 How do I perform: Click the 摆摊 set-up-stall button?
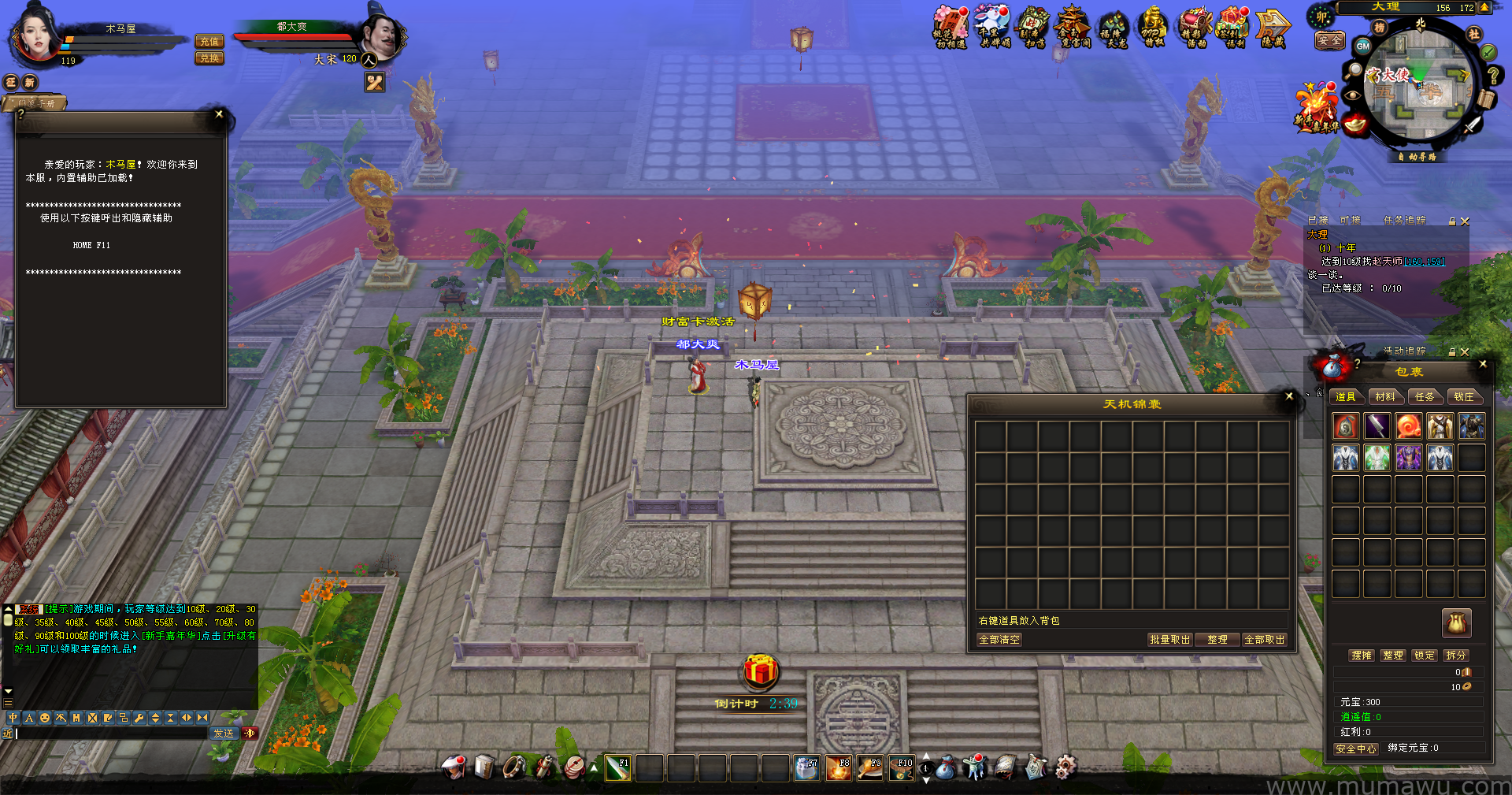[1362, 656]
